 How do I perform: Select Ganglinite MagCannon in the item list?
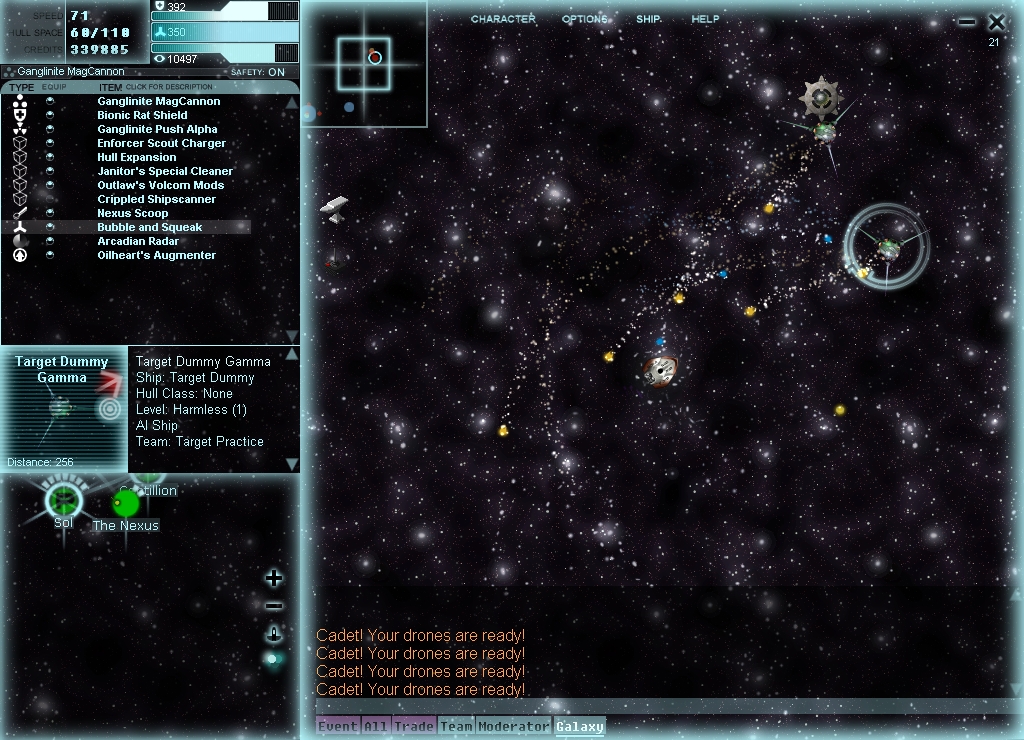pos(158,101)
